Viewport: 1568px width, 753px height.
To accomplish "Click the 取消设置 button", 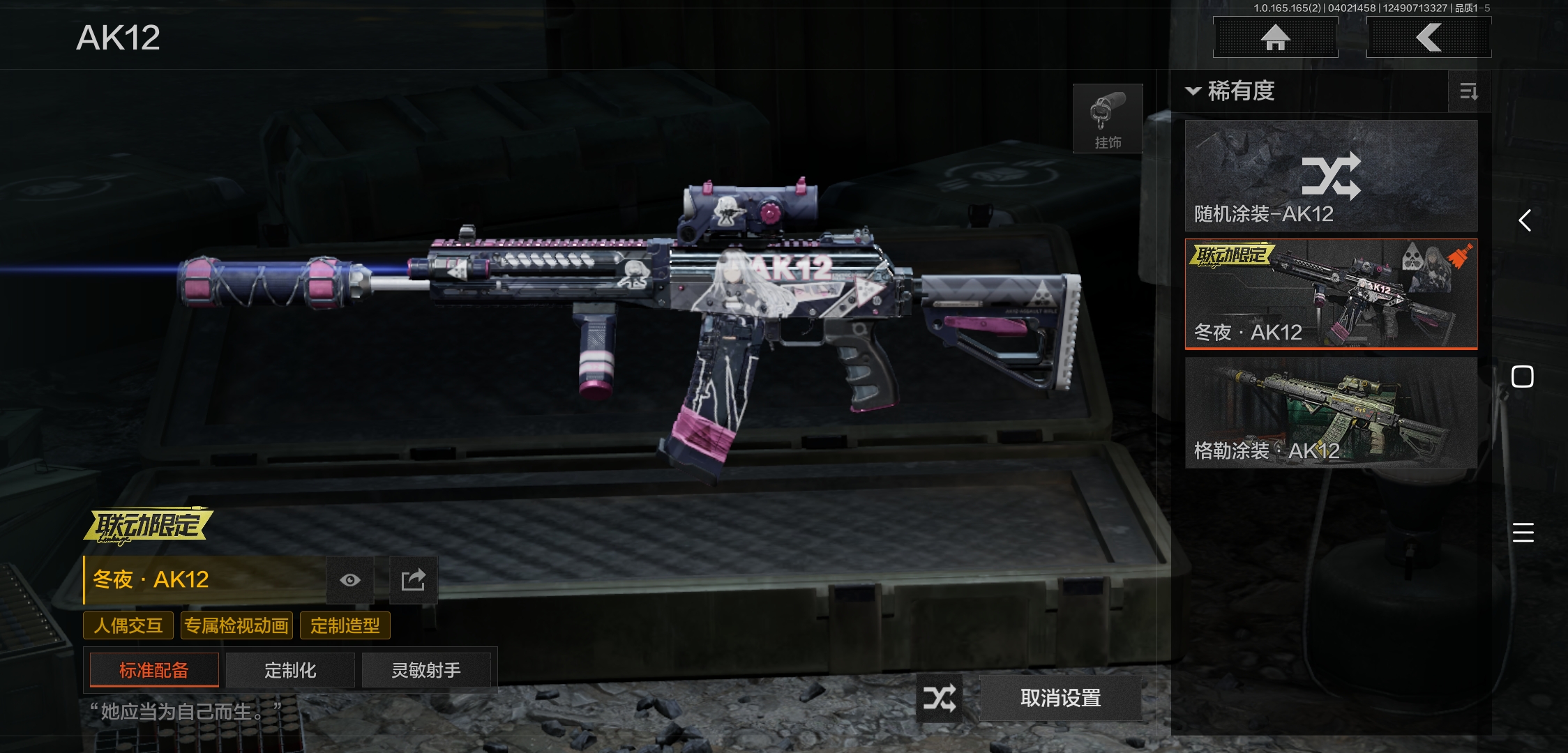I will click(1060, 698).
